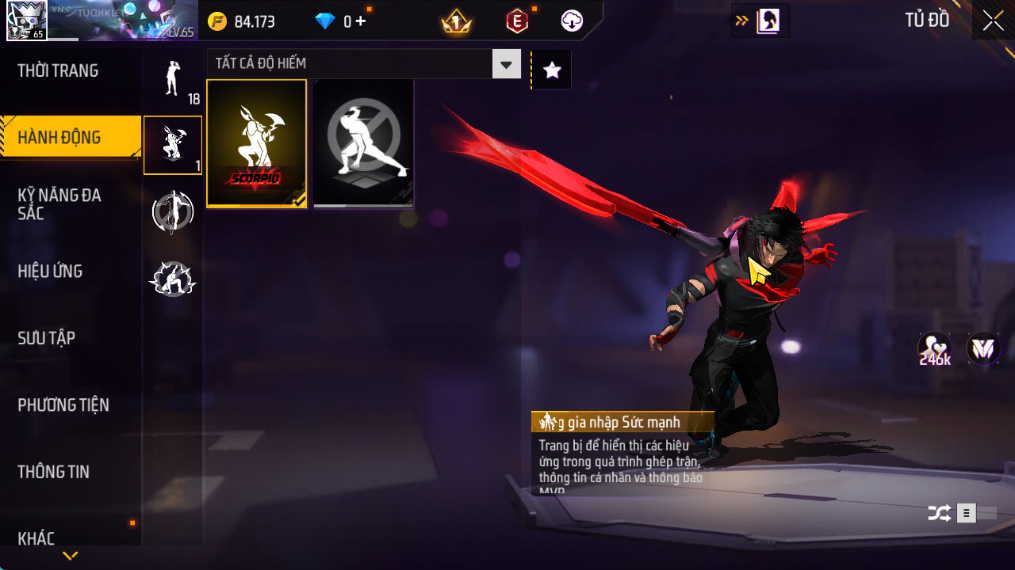Screen dimensions: 1015x570
Task: Show the Thông Tin section
Action: point(53,472)
